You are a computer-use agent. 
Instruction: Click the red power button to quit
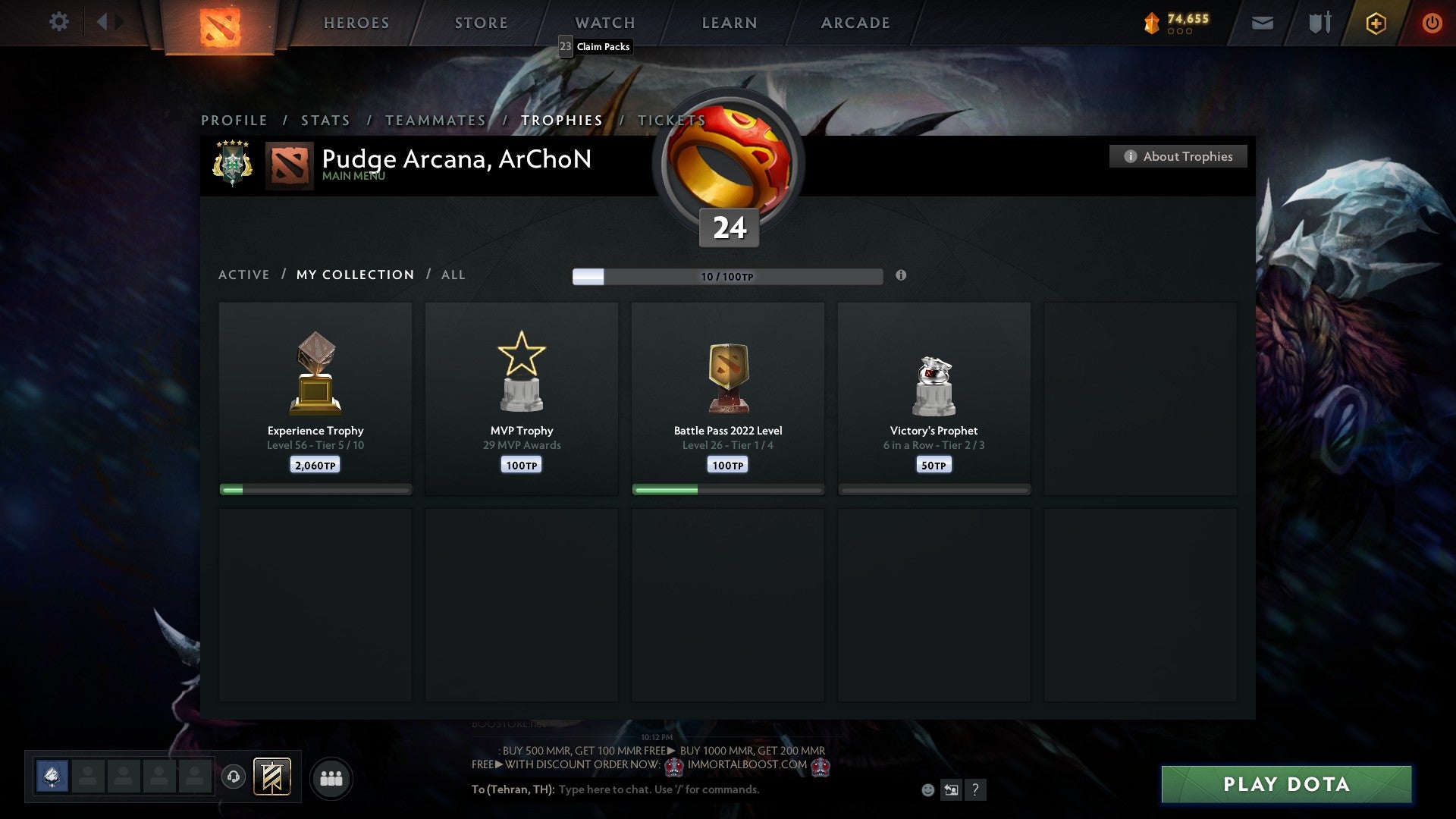(x=1432, y=23)
